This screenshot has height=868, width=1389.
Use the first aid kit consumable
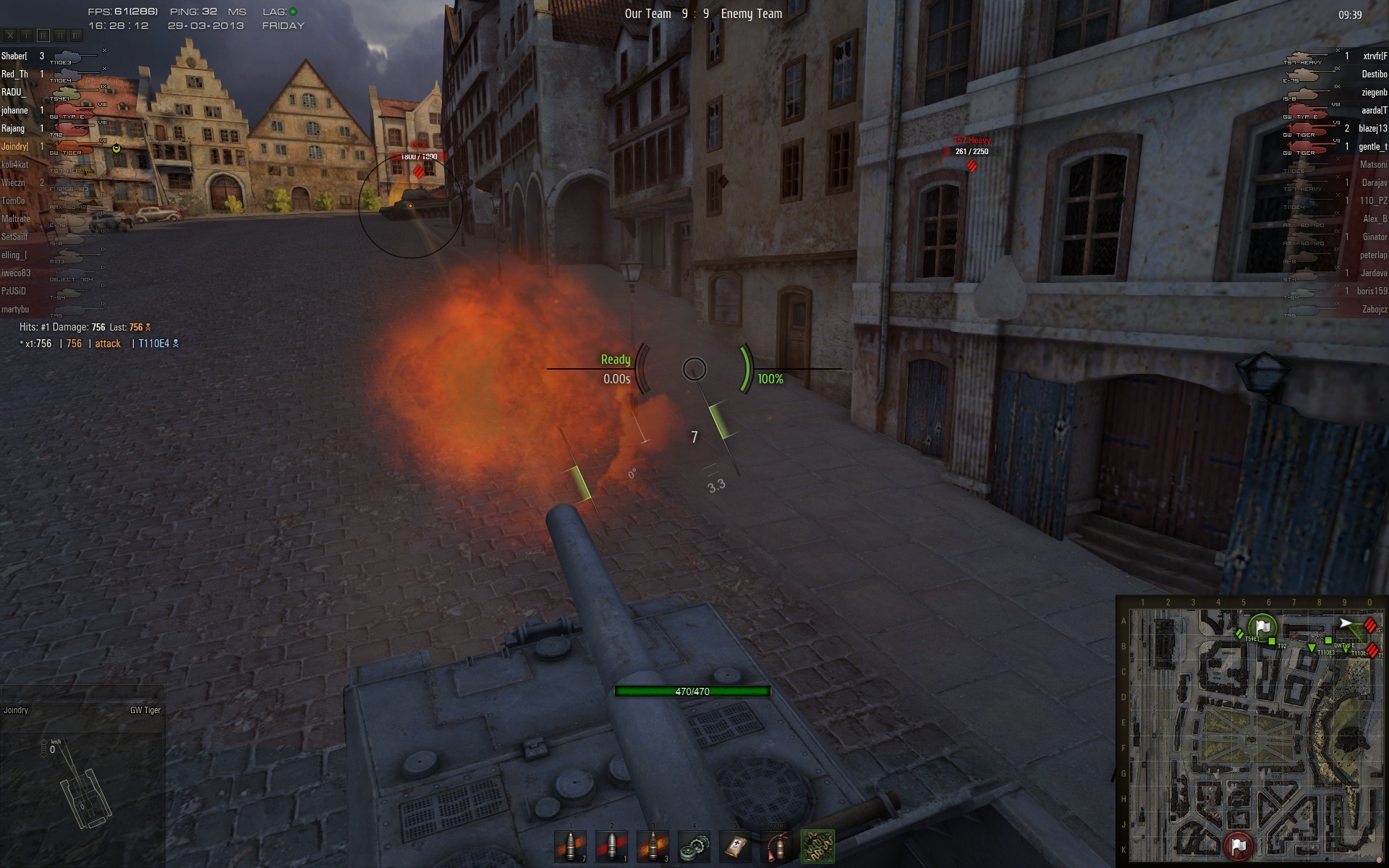pos(736,846)
